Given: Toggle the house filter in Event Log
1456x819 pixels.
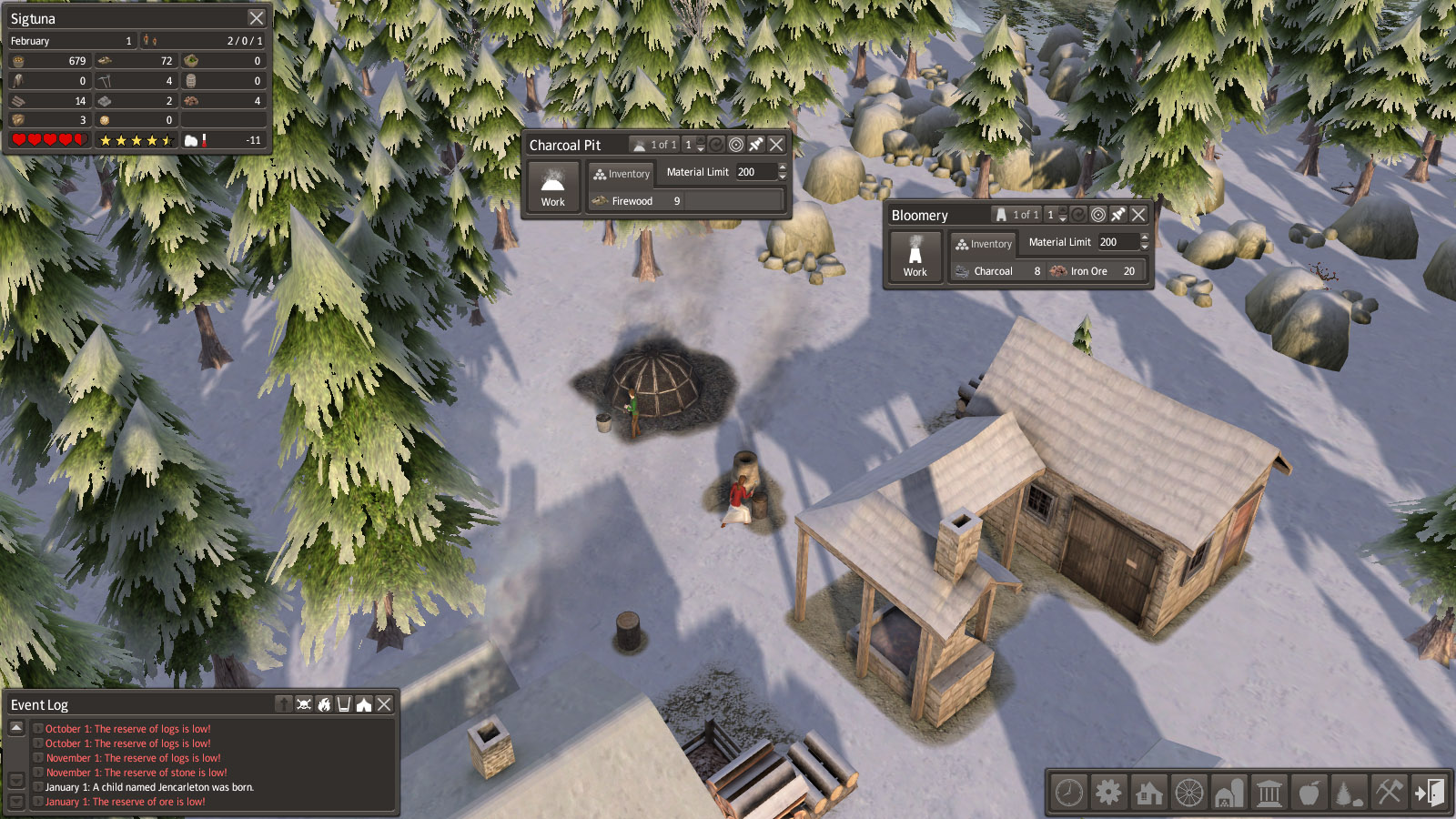Looking at the screenshot, I should (364, 704).
